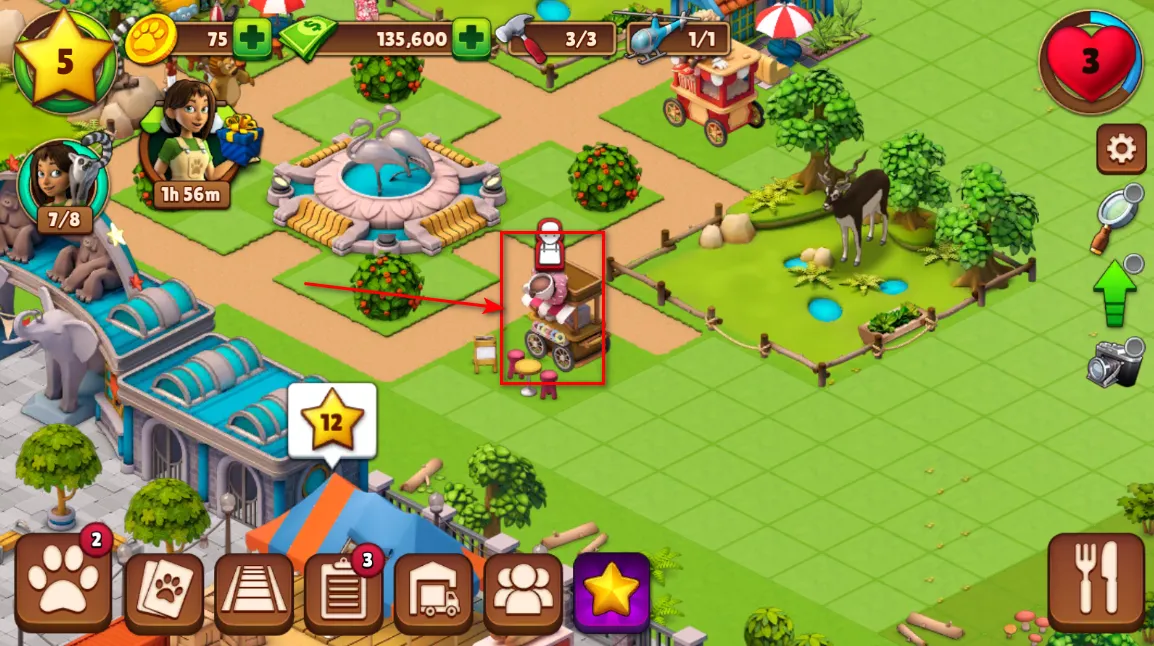Click the red heart 3 meter
Viewport: 1154px width, 646px height.
click(x=1089, y=61)
